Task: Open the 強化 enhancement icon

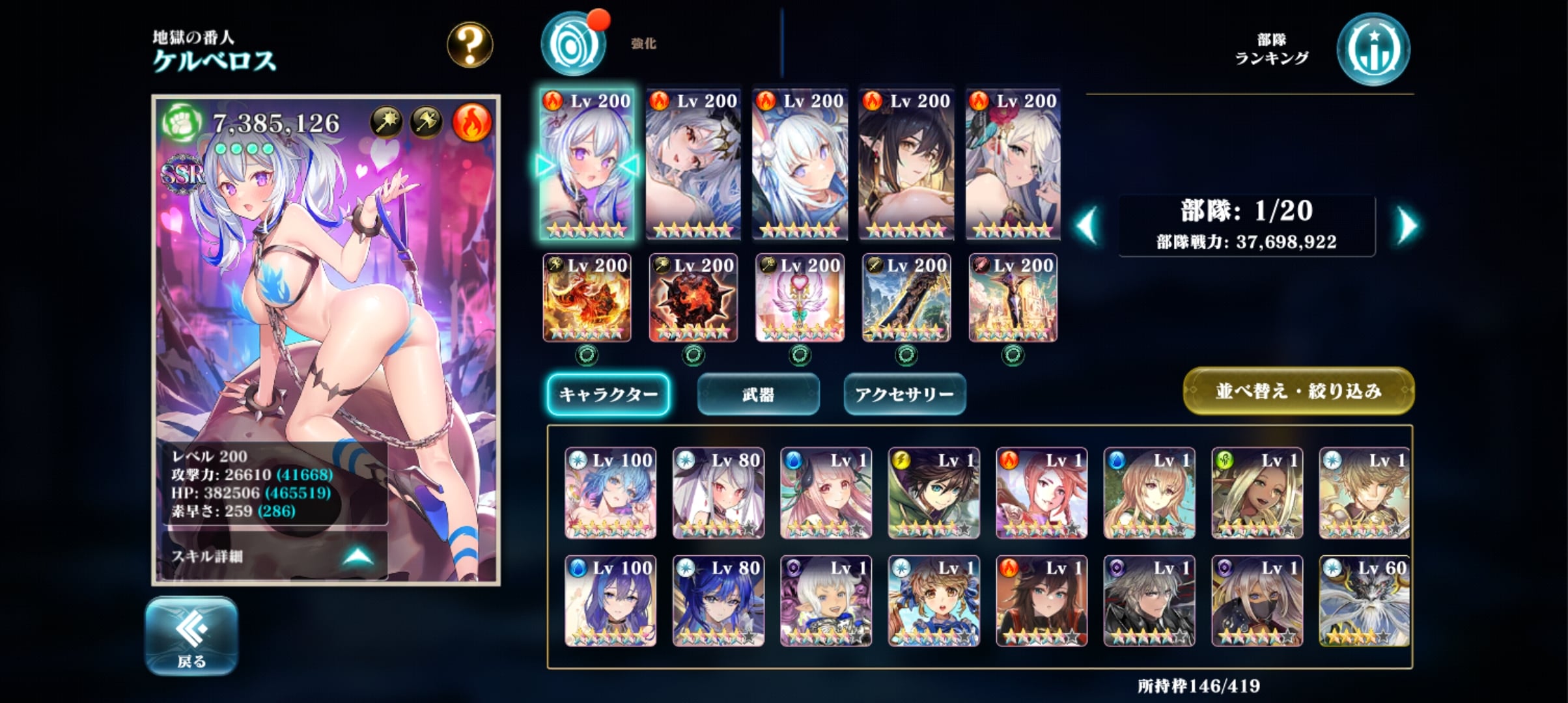Action: coord(574,45)
